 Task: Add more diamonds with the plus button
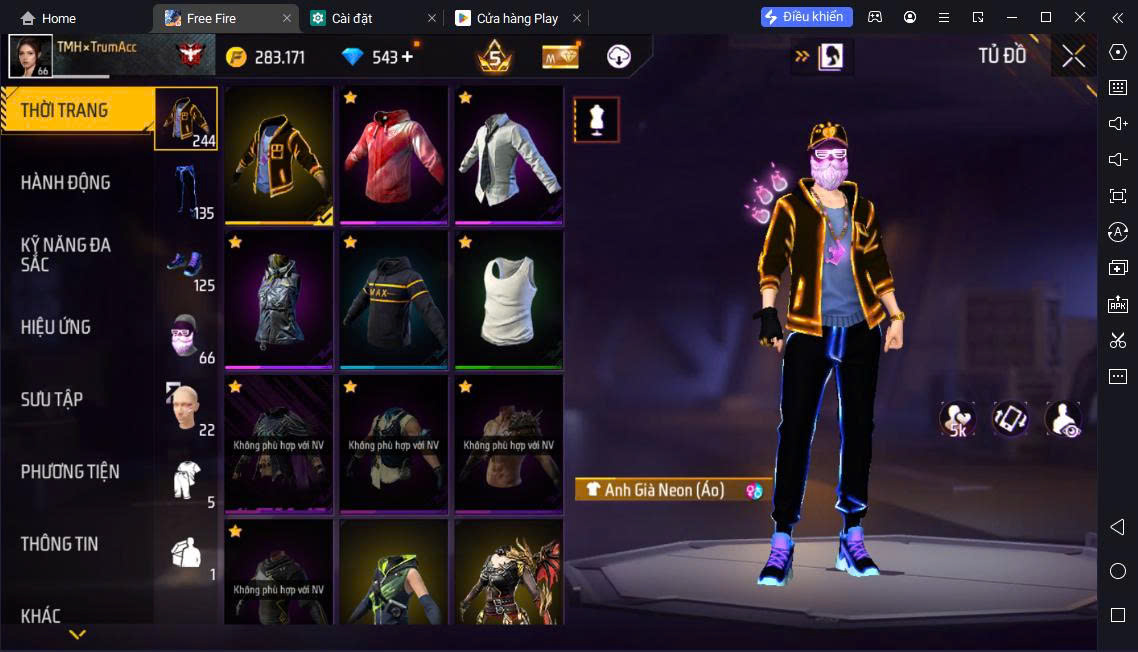407,57
